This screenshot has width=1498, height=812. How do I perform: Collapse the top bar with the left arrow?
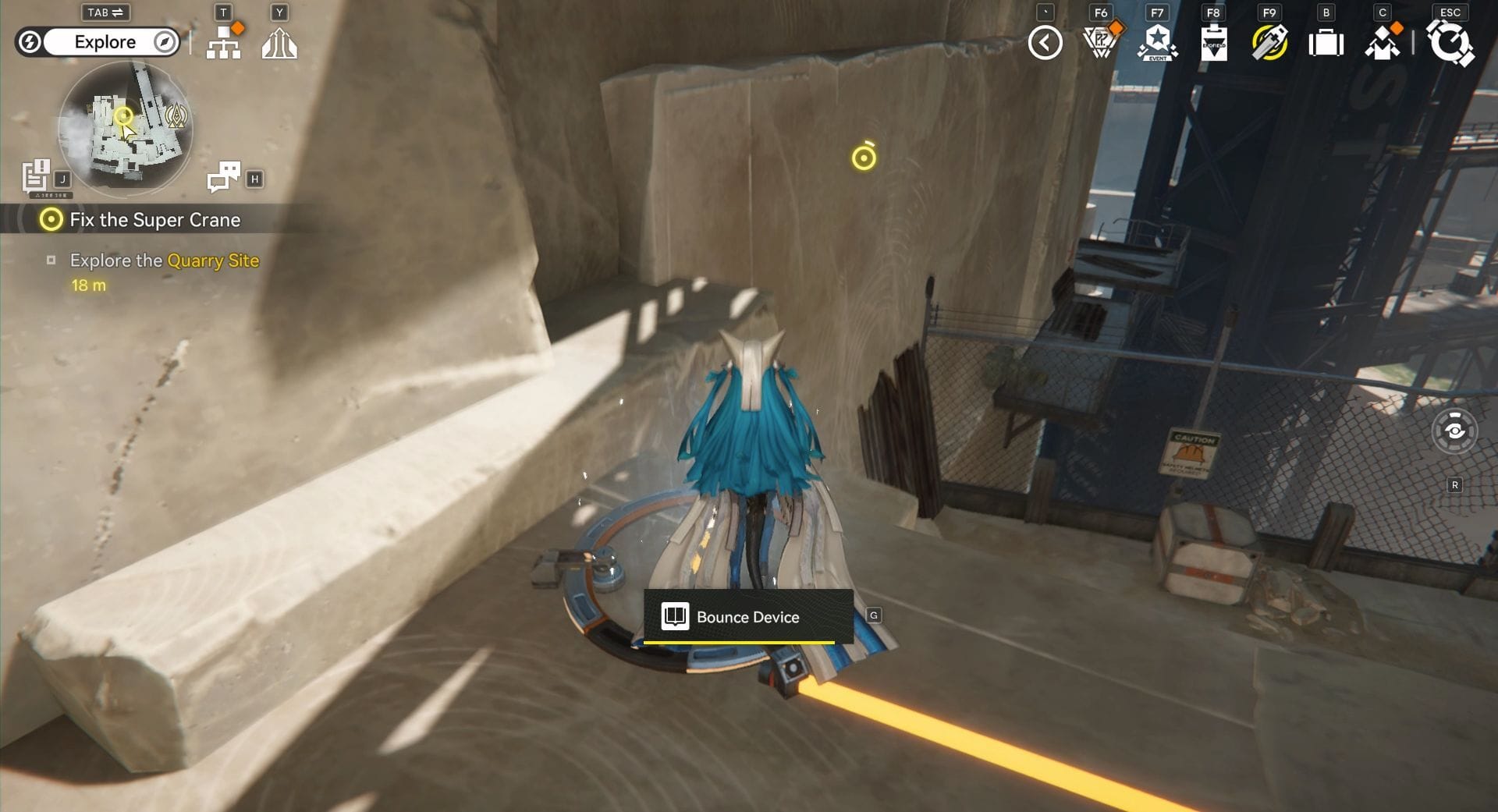(1045, 43)
